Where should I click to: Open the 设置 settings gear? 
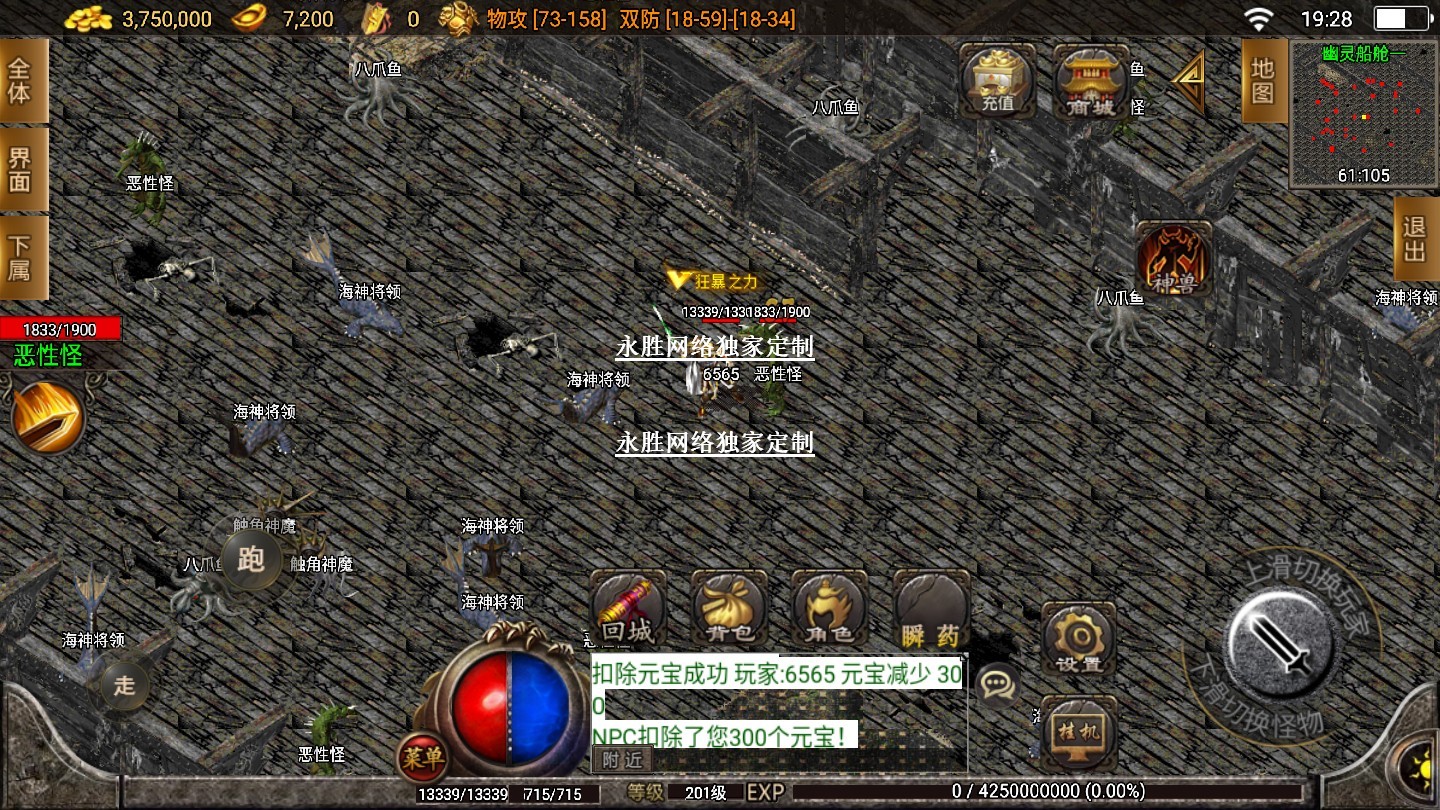coord(1078,640)
